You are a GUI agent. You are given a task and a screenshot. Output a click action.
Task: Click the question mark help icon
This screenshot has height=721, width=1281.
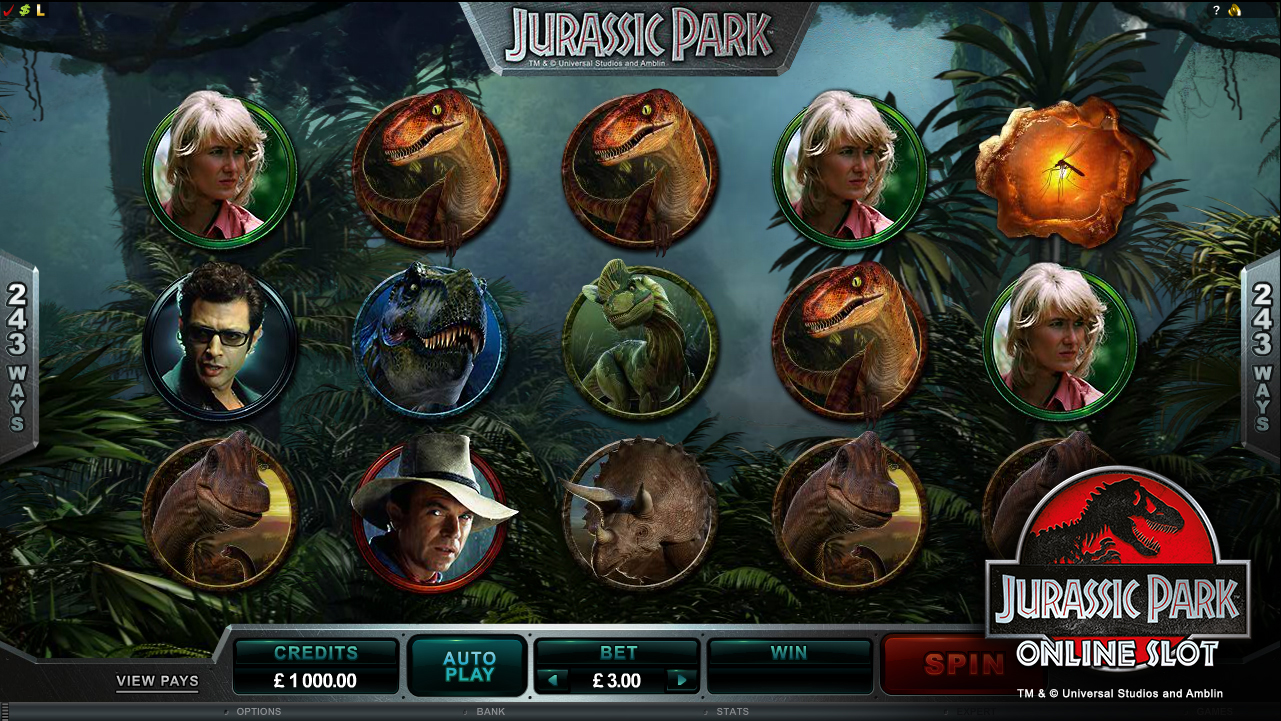[x=1216, y=9]
